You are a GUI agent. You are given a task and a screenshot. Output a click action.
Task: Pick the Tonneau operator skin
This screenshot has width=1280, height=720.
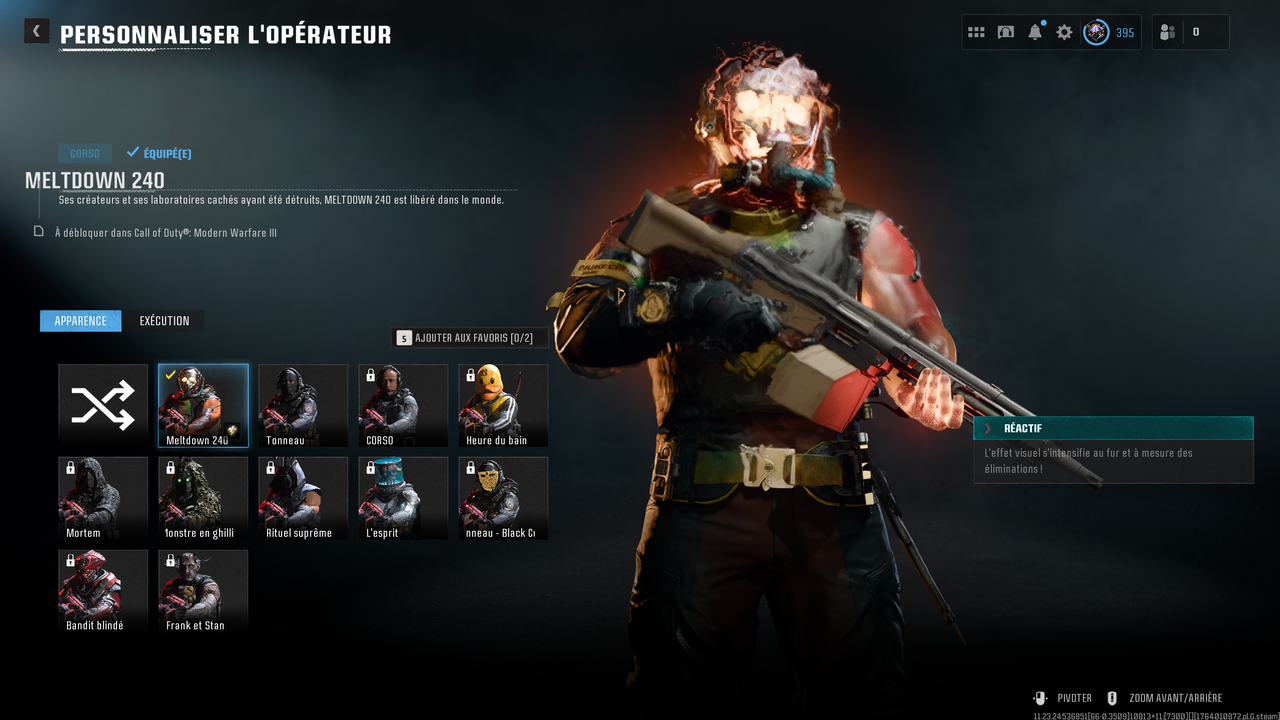(303, 405)
